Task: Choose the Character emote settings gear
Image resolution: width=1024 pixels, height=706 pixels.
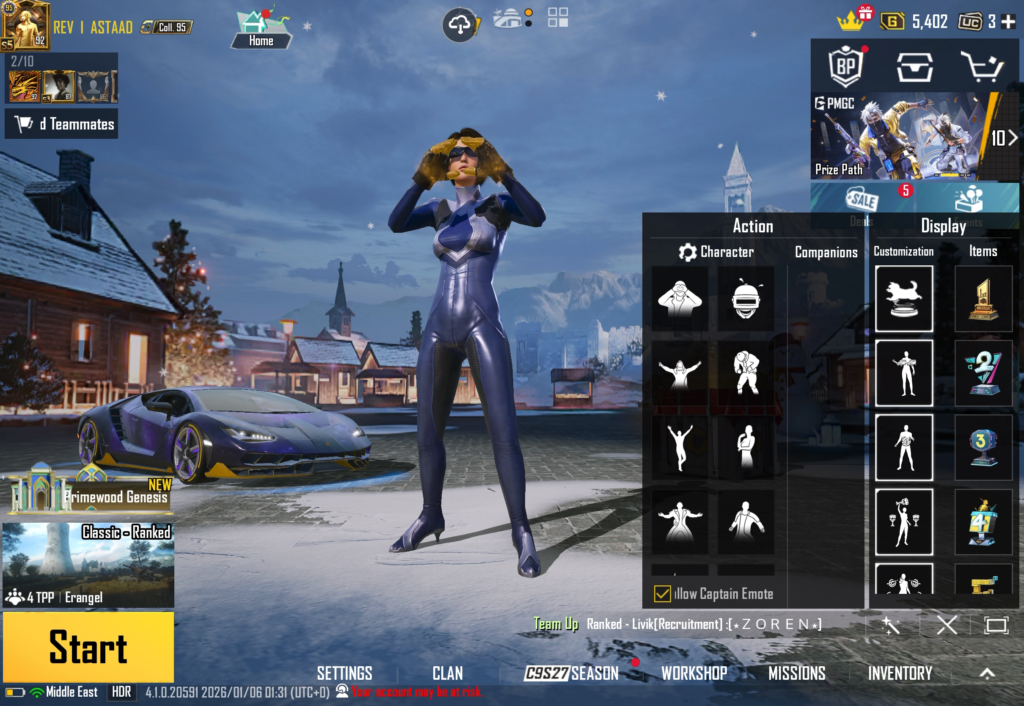Action: coord(687,252)
